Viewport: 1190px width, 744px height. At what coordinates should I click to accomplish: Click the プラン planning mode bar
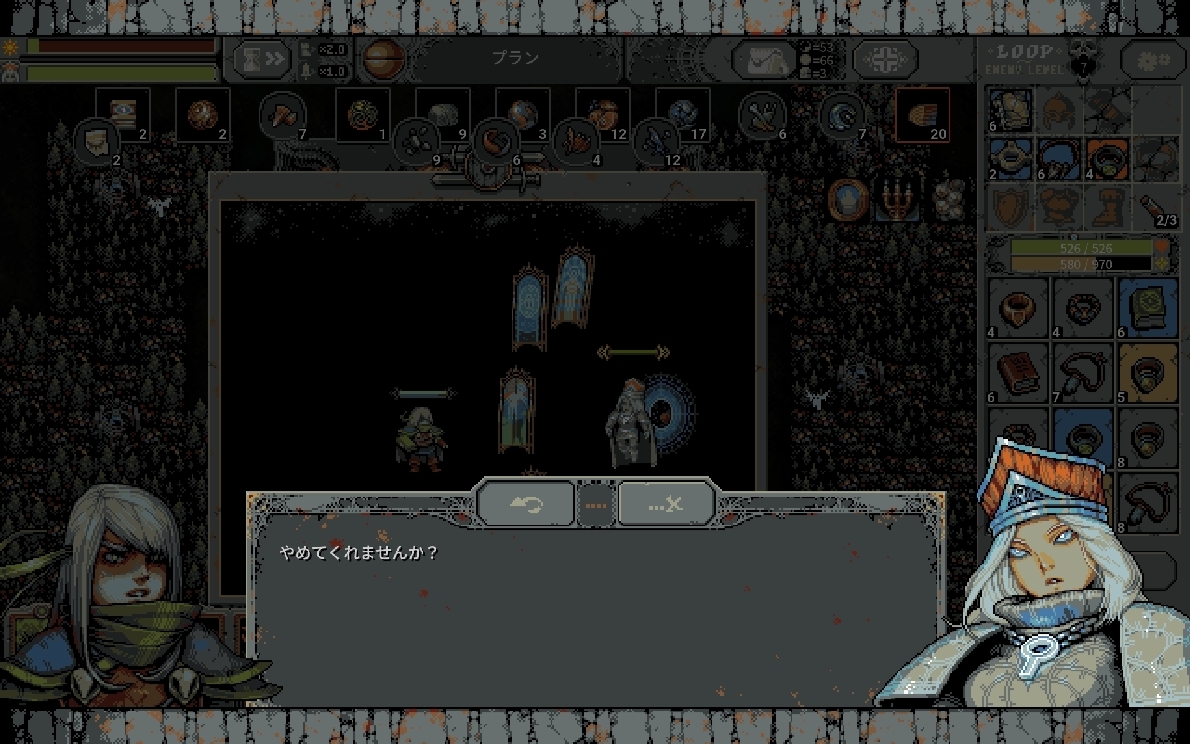click(515, 59)
